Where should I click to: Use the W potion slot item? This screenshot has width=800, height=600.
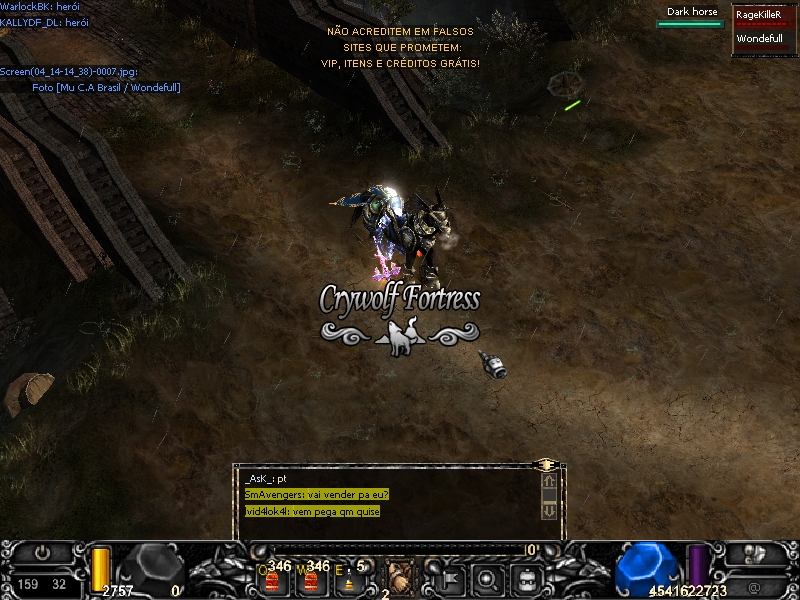[308, 581]
